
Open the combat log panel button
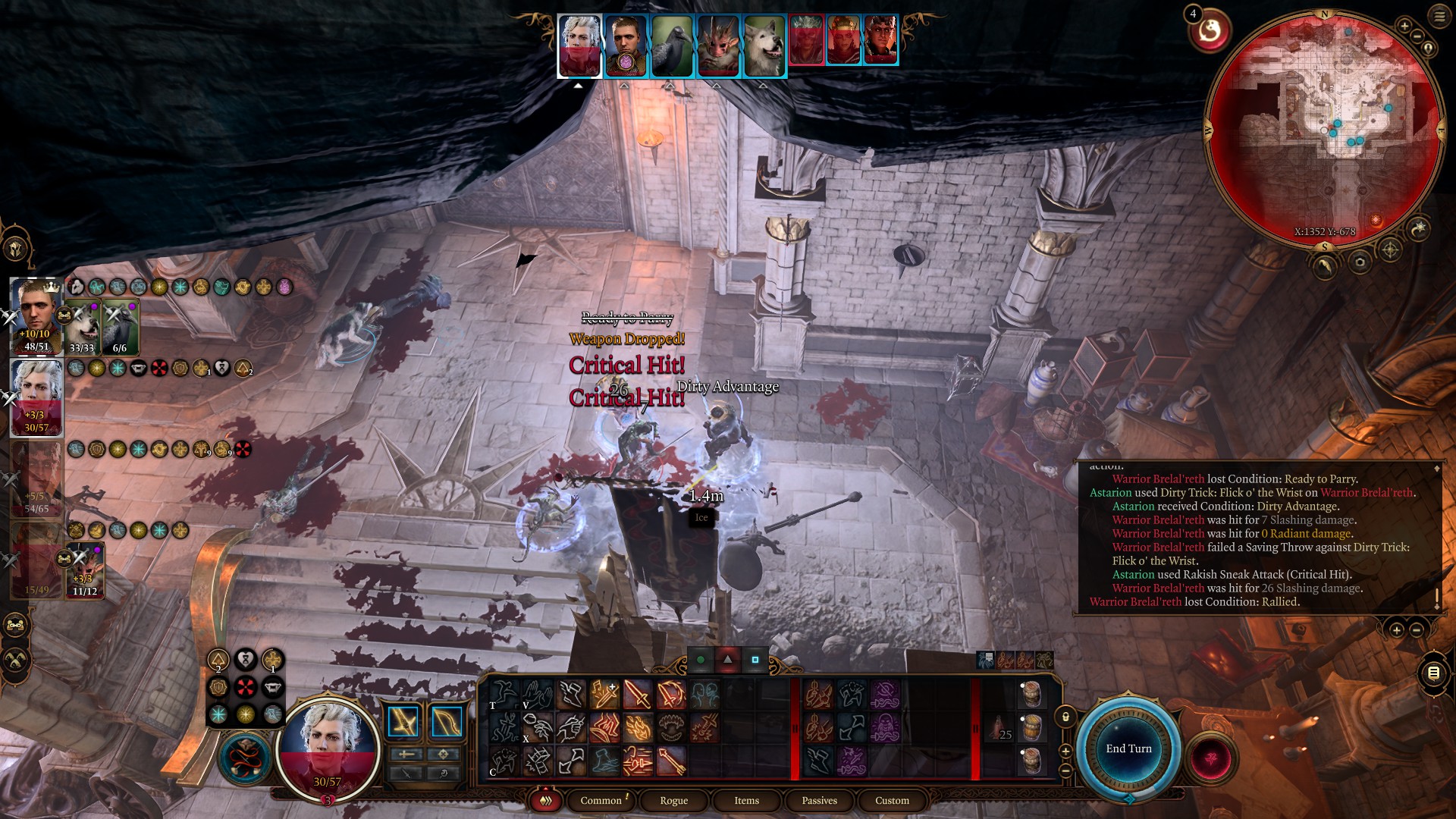(1433, 673)
